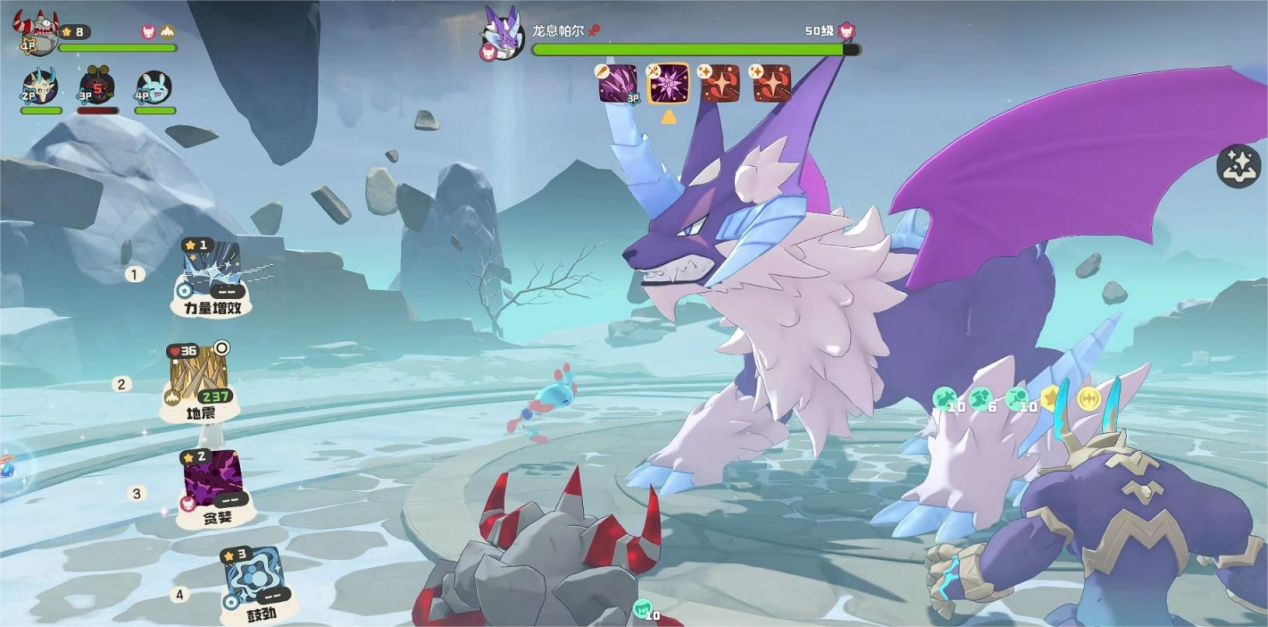This screenshot has height=627, width=1268.
Task: Open the sparkle creature button on right edge
Action: pos(1238,166)
